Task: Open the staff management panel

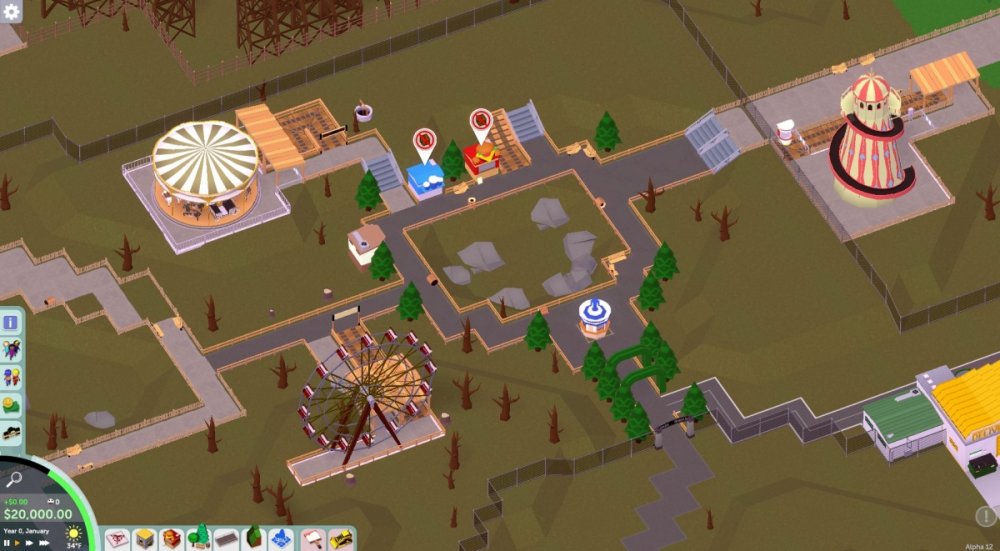Action: [x=12, y=378]
